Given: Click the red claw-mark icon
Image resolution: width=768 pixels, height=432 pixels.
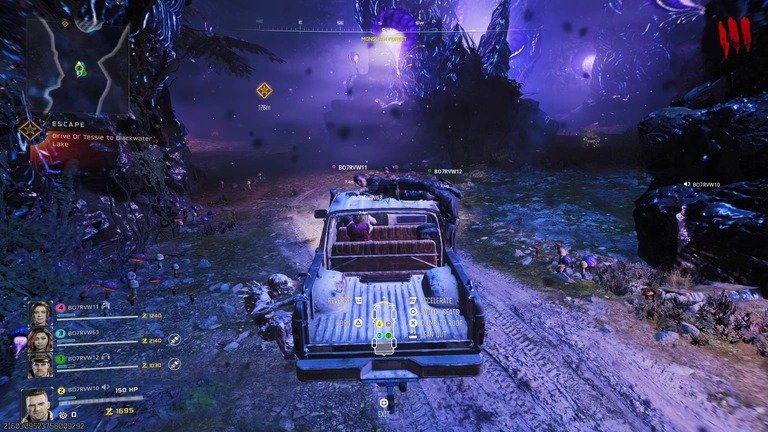Looking at the screenshot, I should point(733,38).
